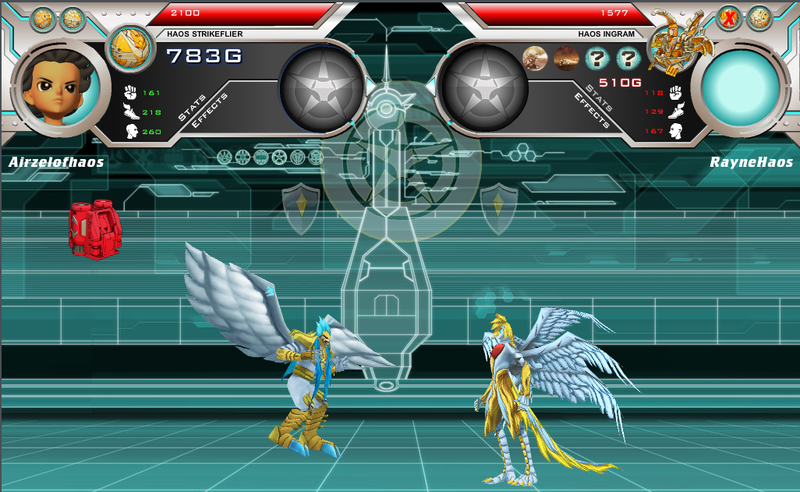Click the red X button
Screen dimensions: 800x492
pyautogui.click(x=729, y=18)
